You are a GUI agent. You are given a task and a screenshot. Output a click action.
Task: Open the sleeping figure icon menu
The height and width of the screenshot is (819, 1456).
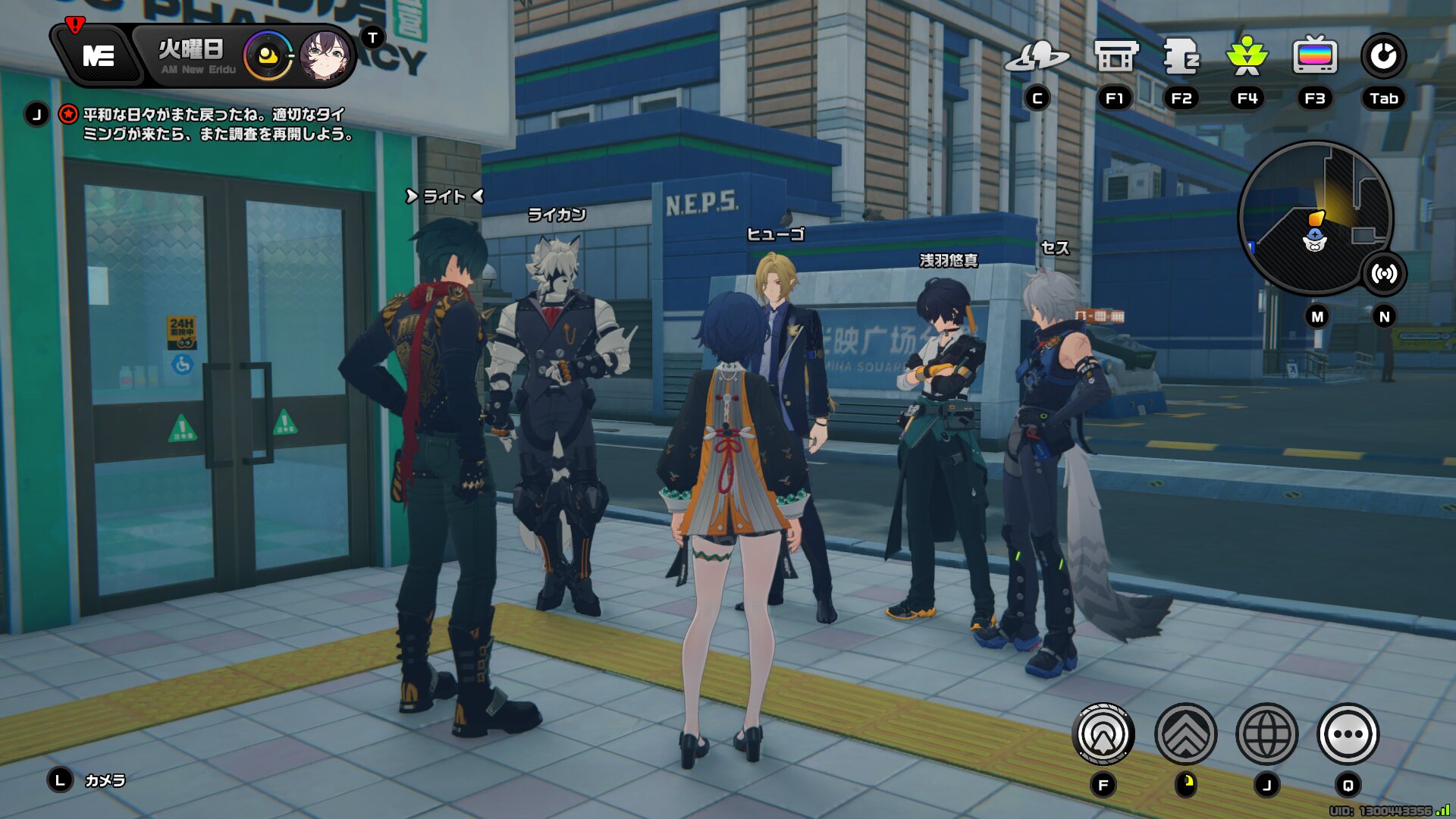click(1181, 57)
